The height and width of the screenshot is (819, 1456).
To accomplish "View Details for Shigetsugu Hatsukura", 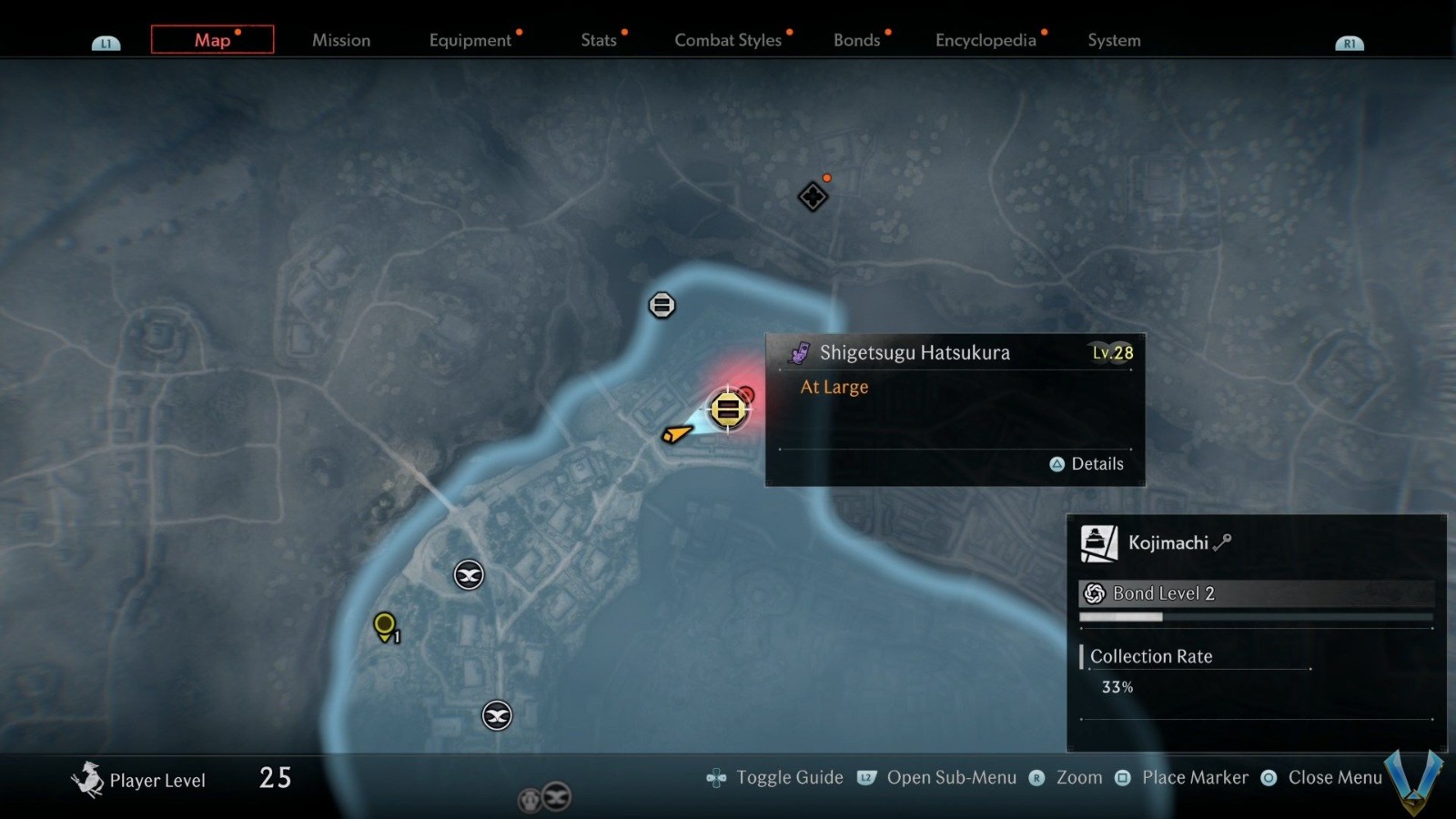I will click(x=1087, y=464).
